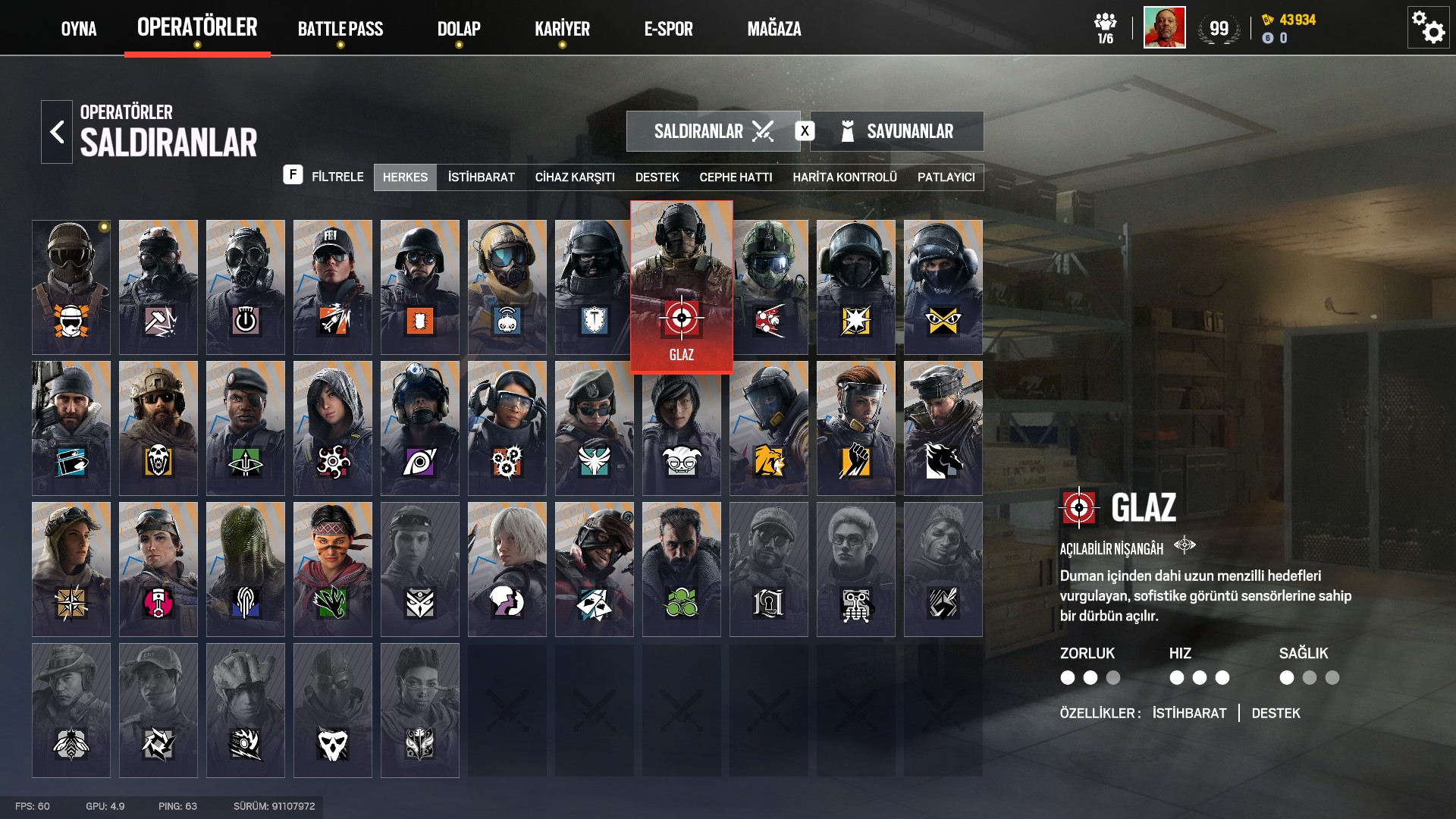
Task: Filter operators by İSTİHBARAT
Action: (x=481, y=177)
